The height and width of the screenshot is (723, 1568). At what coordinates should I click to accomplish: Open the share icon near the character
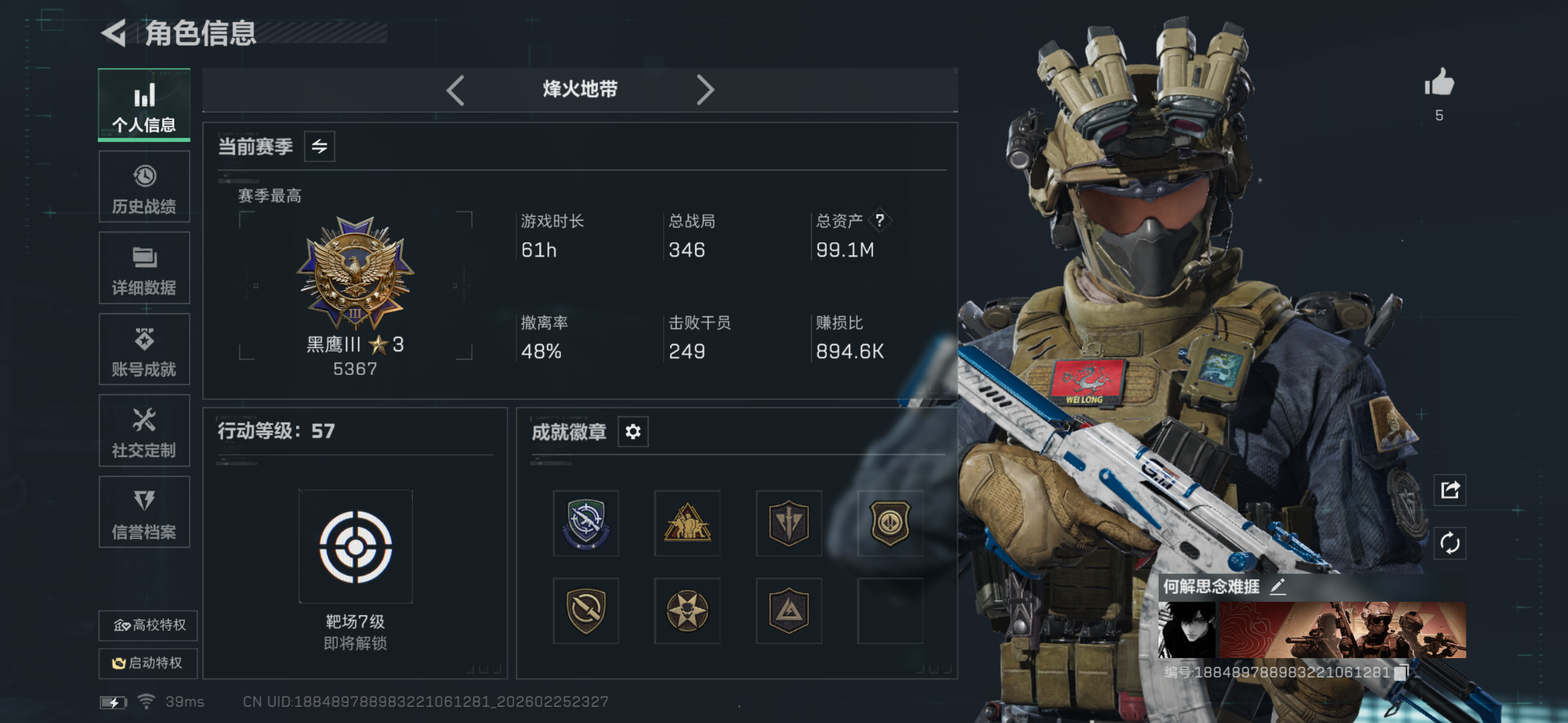(x=1451, y=489)
